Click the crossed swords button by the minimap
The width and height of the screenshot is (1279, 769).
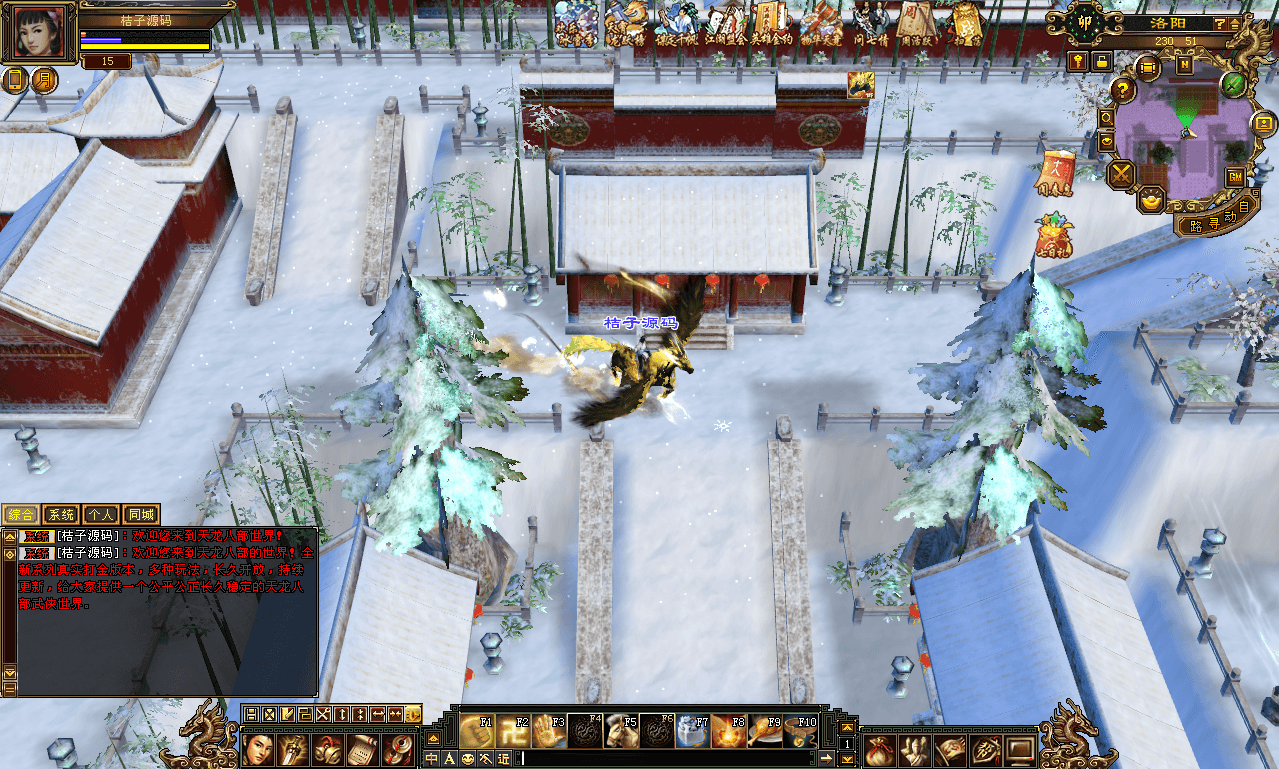pyautogui.click(x=1123, y=175)
